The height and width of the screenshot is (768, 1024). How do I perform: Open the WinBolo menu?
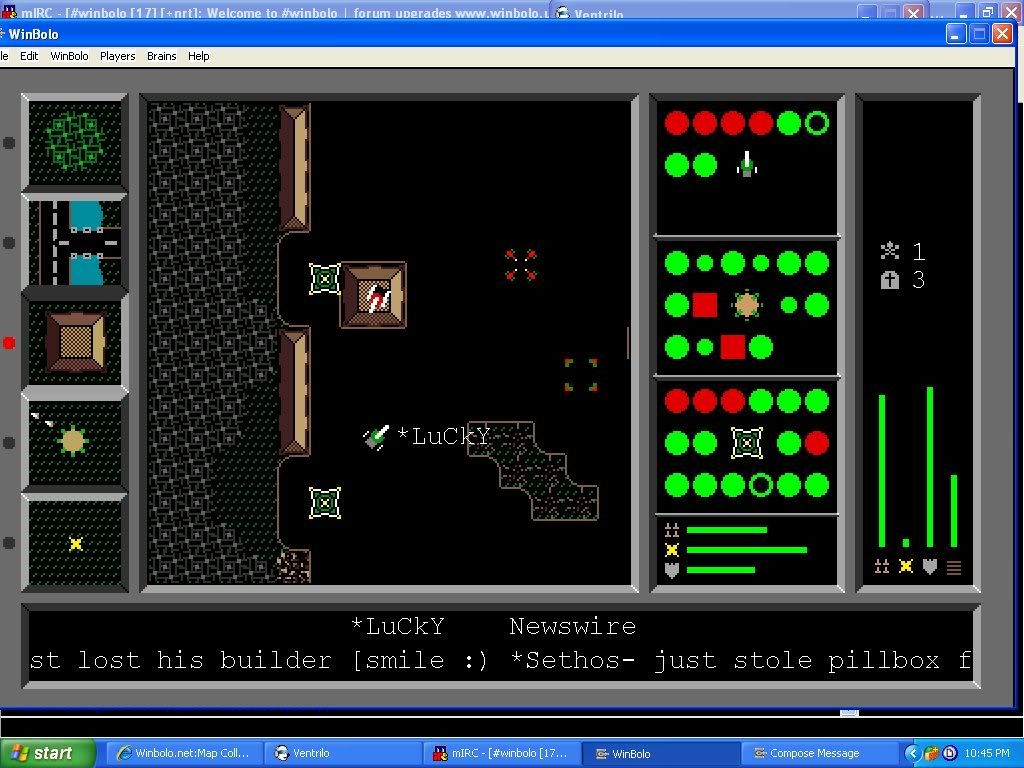point(69,56)
